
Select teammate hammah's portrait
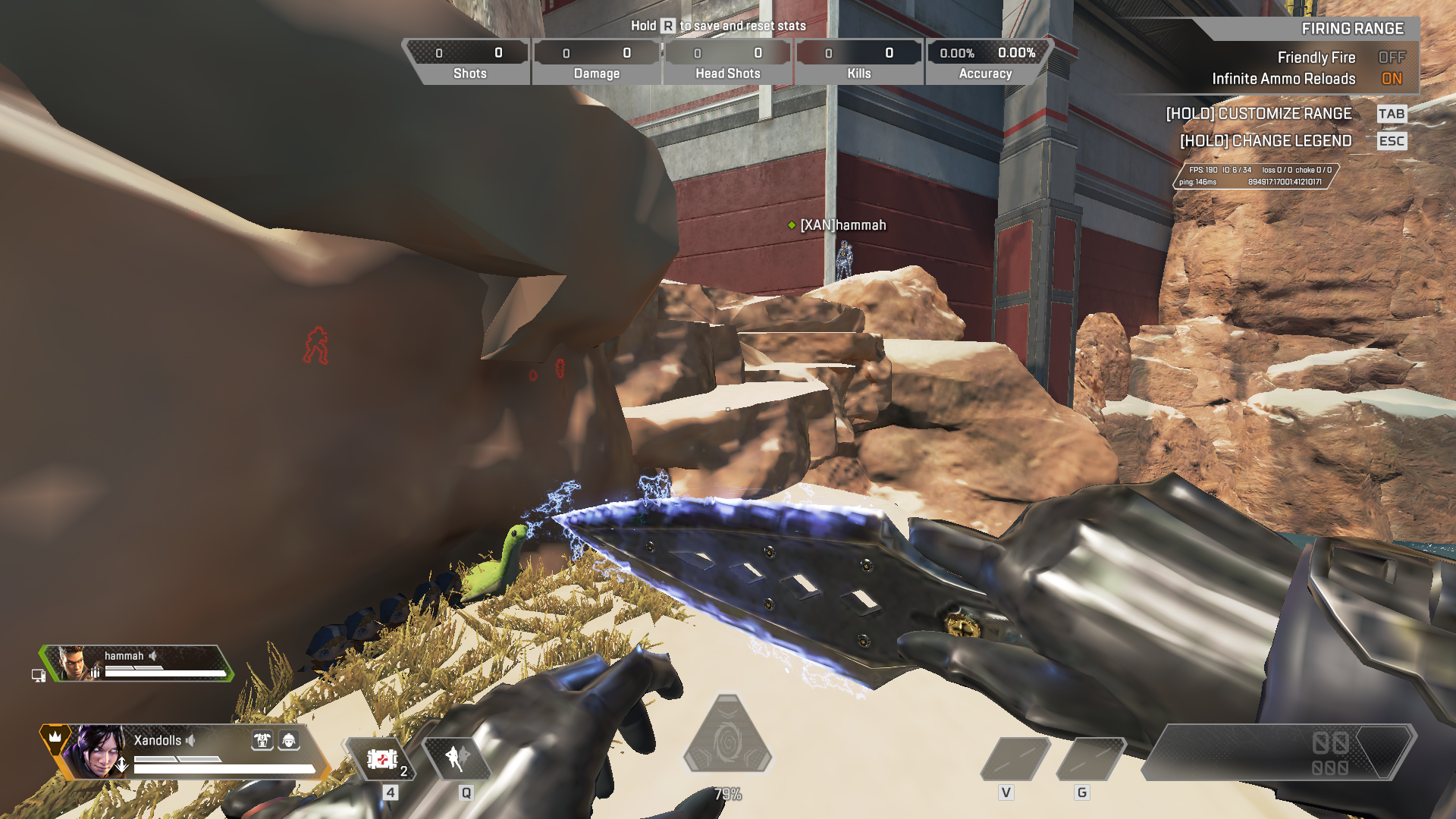click(74, 664)
